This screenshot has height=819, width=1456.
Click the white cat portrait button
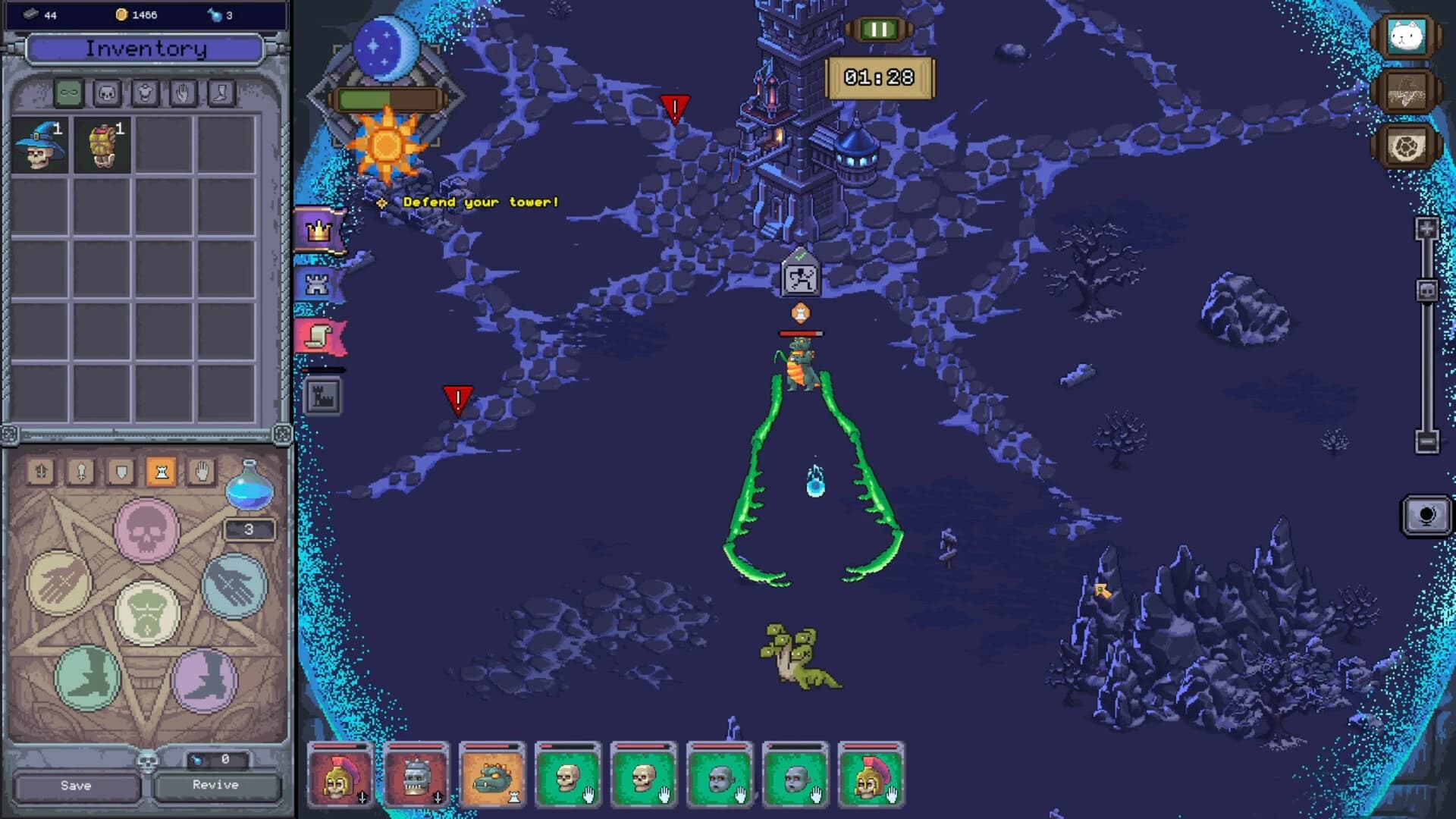(1406, 36)
